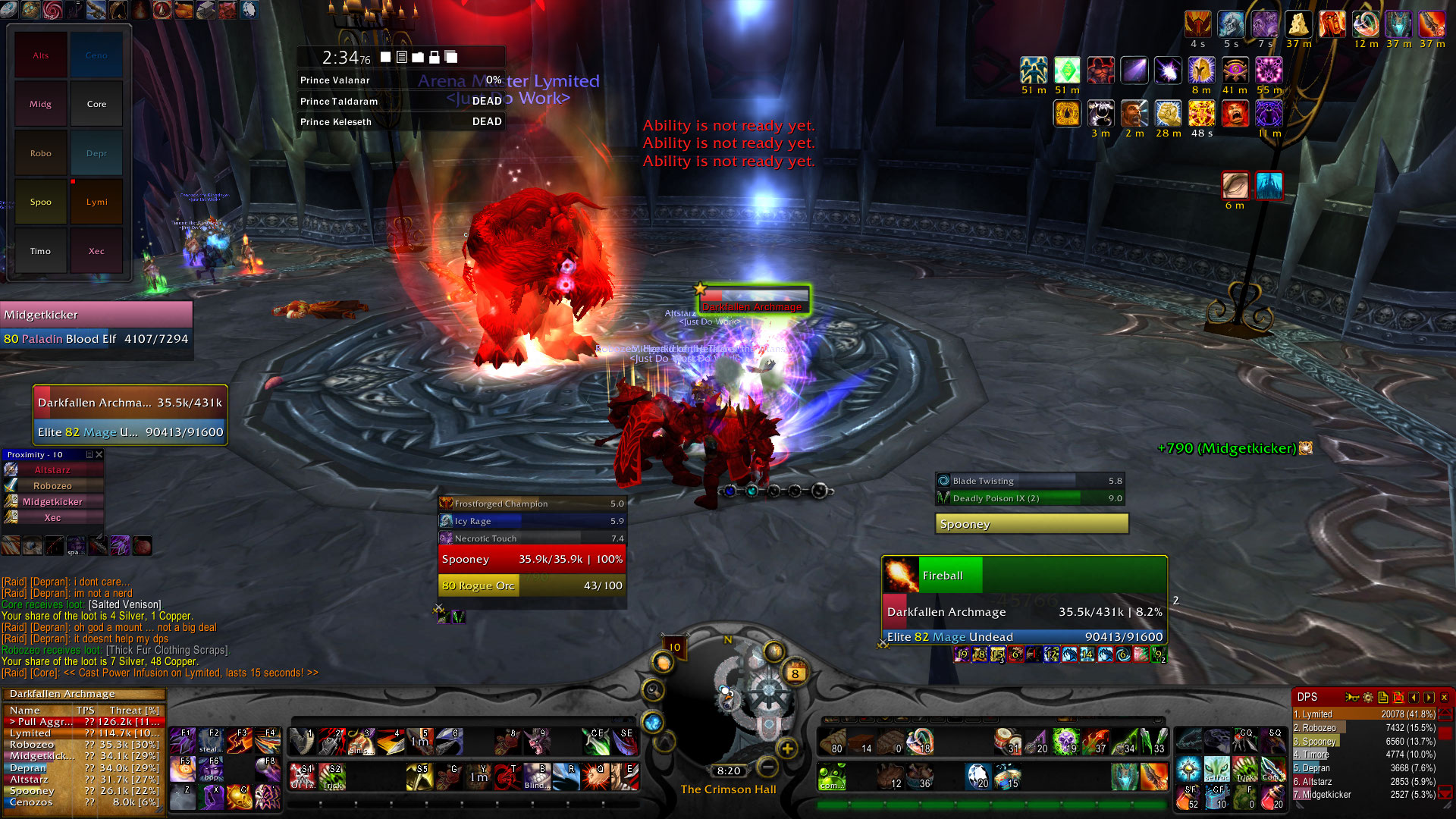The width and height of the screenshot is (1456, 819).
Task: Open the calendar button showing 8
Action: (795, 673)
